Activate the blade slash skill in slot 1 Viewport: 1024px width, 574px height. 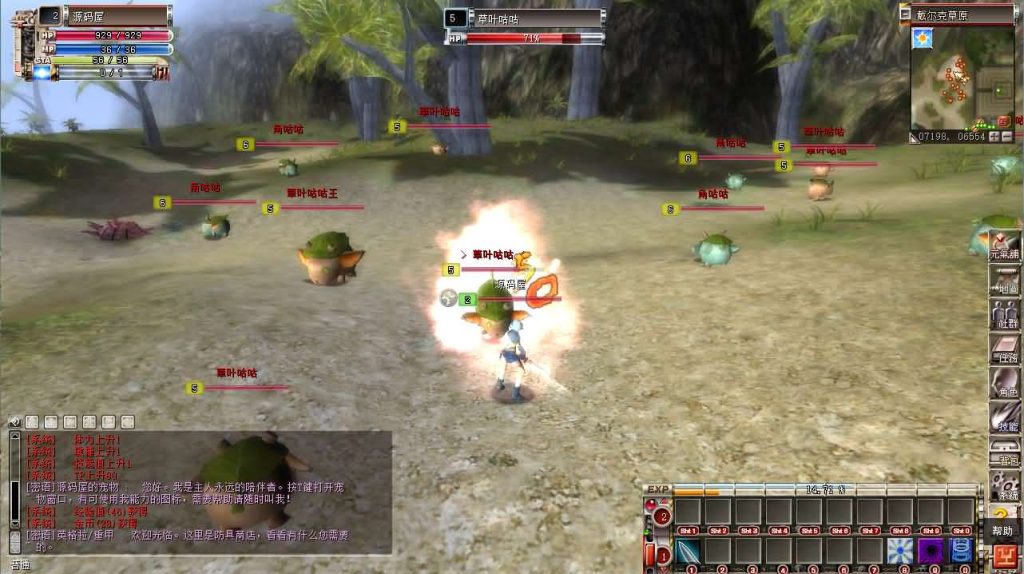tap(688, 551)
